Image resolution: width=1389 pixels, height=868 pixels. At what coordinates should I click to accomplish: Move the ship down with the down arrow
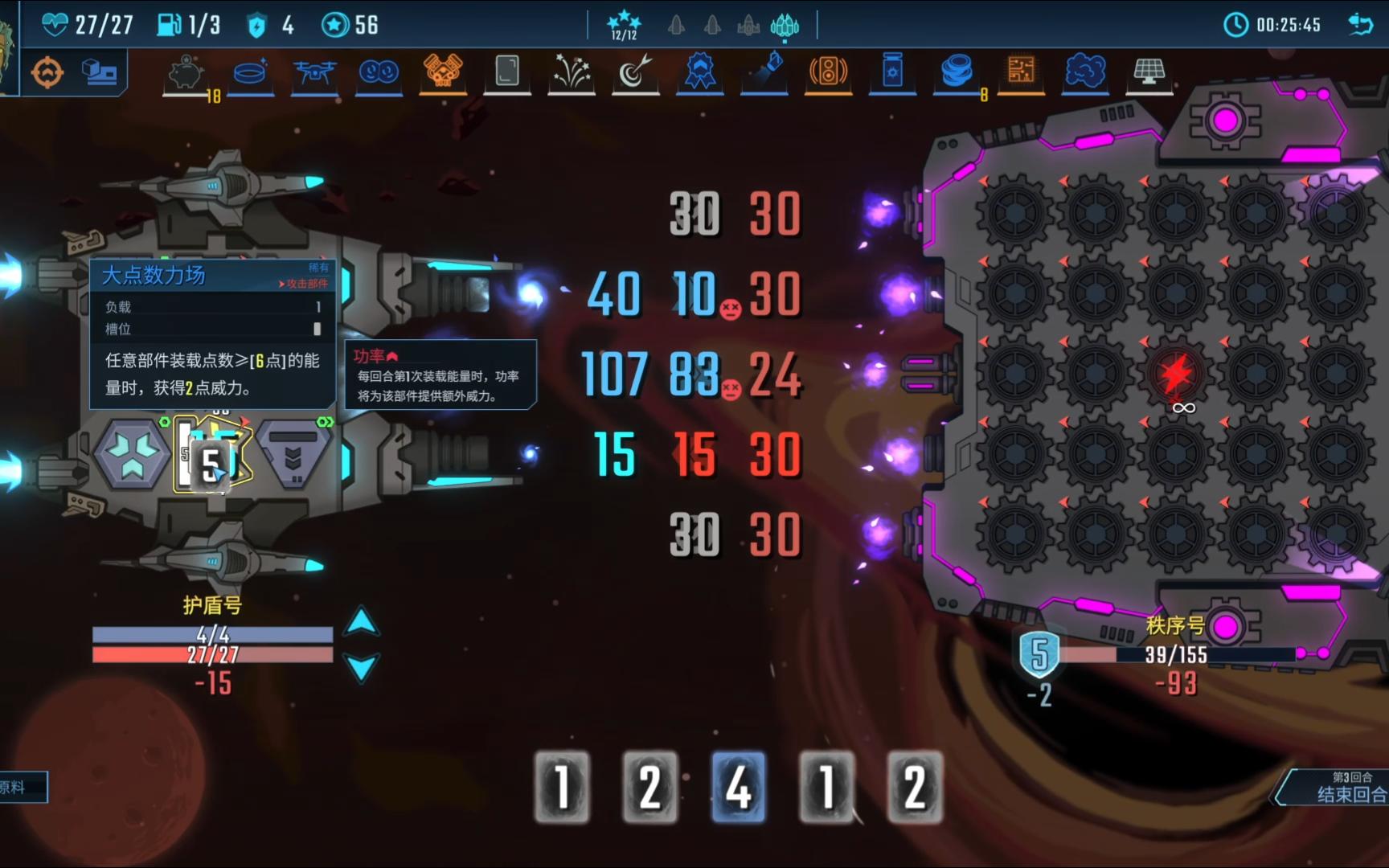click(x=361, y=668)
